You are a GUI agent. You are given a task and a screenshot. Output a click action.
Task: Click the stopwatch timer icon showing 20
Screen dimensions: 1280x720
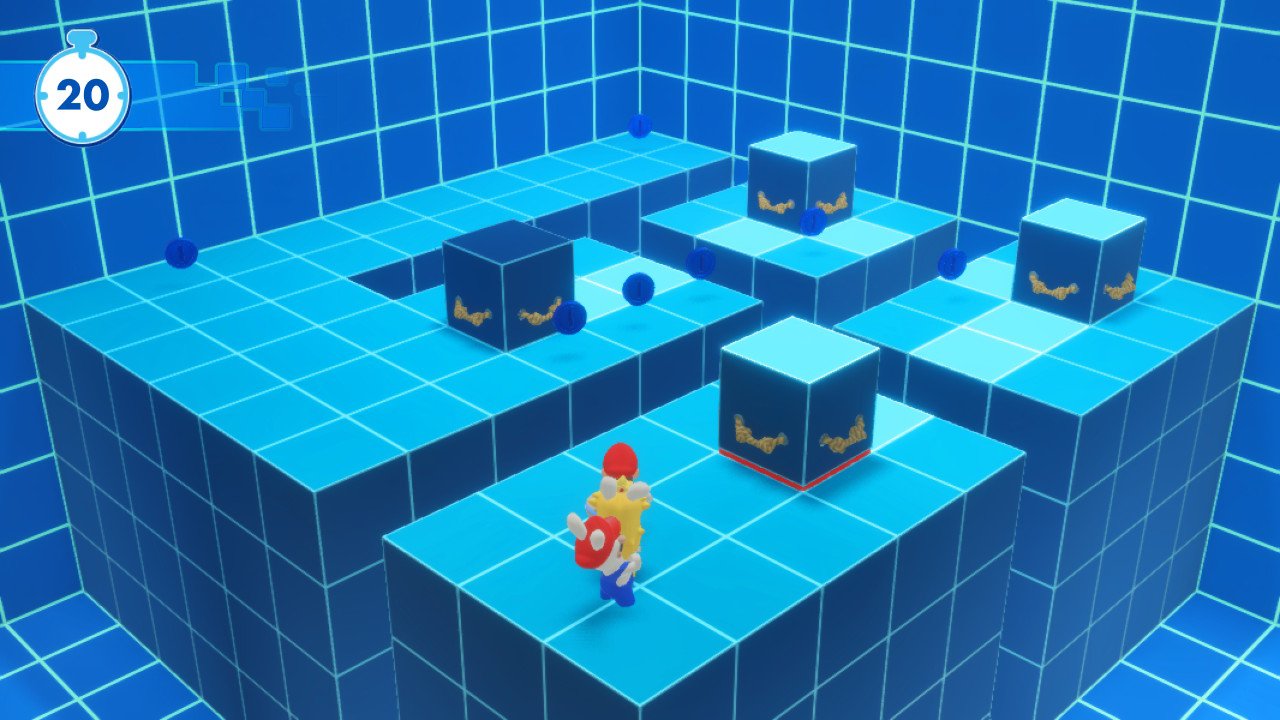(x=85, y=95)
